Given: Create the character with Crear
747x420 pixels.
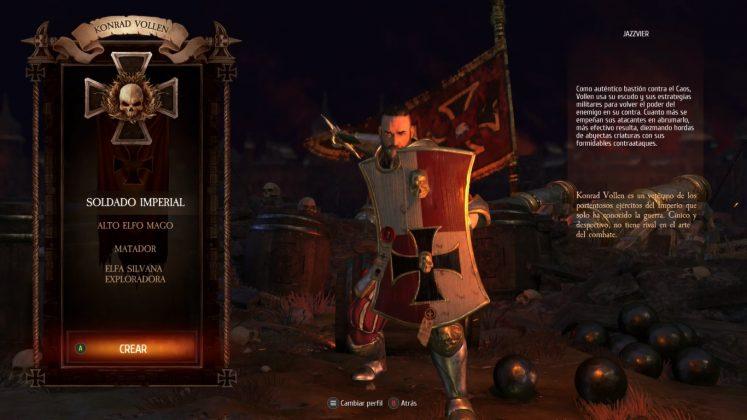Looking at the screenshot, I should tap(132, 349).
